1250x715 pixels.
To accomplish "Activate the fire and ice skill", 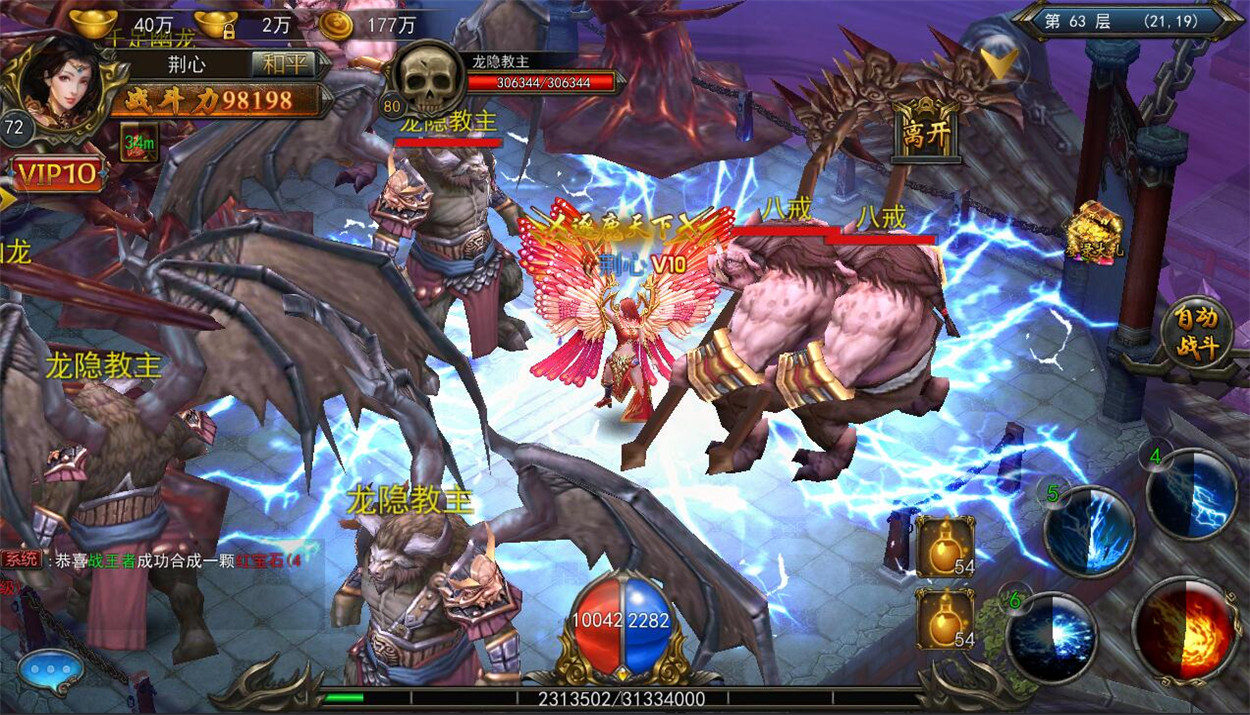I will click(x=1184, y=630).
